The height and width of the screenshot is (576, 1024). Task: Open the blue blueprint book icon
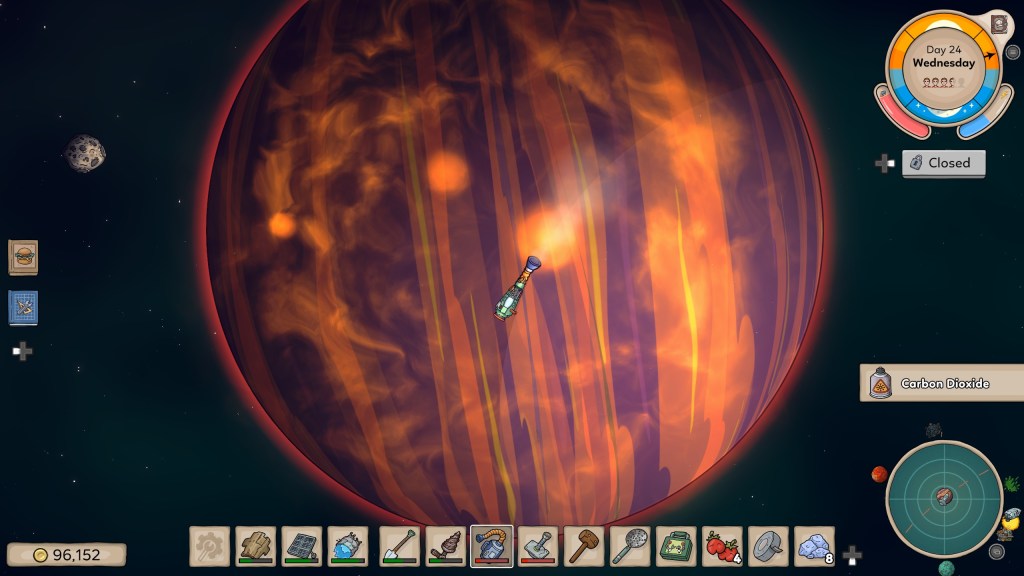click(23, 308)
